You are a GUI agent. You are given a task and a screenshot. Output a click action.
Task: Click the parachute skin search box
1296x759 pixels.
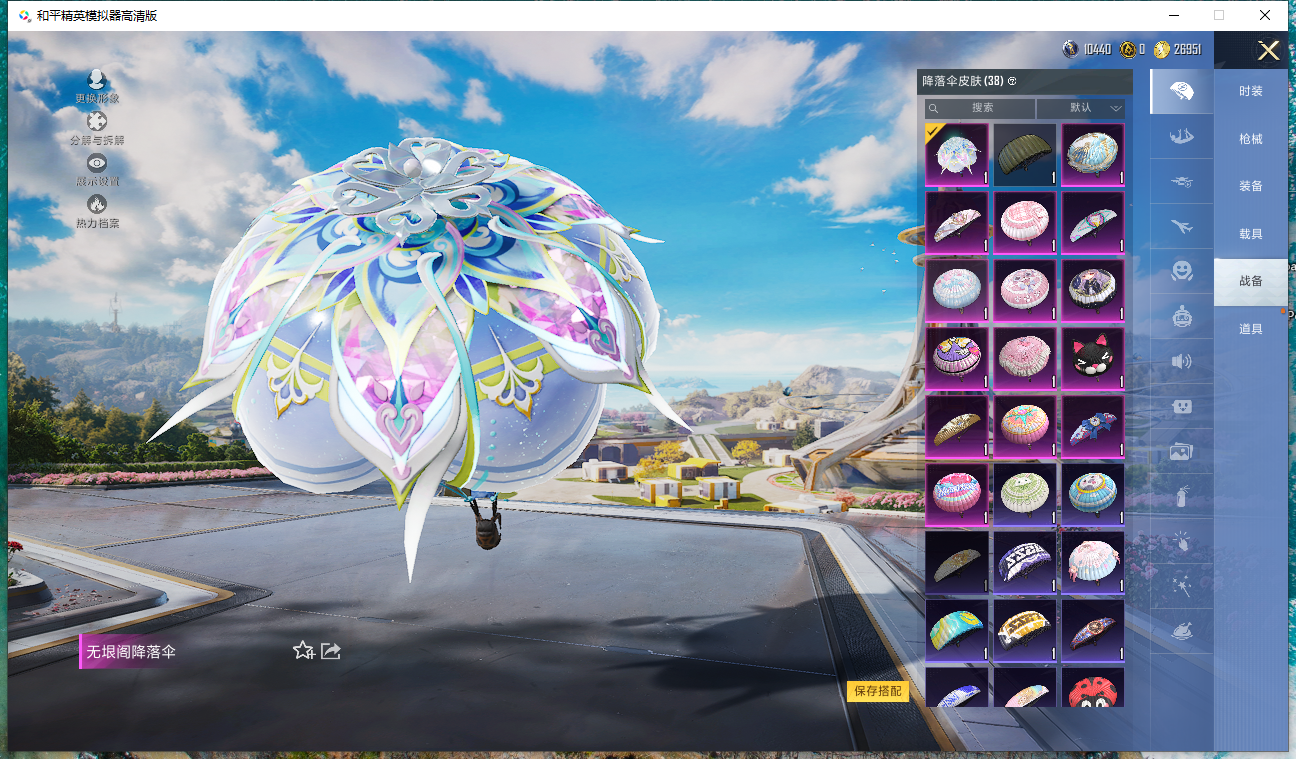[980, 108]
